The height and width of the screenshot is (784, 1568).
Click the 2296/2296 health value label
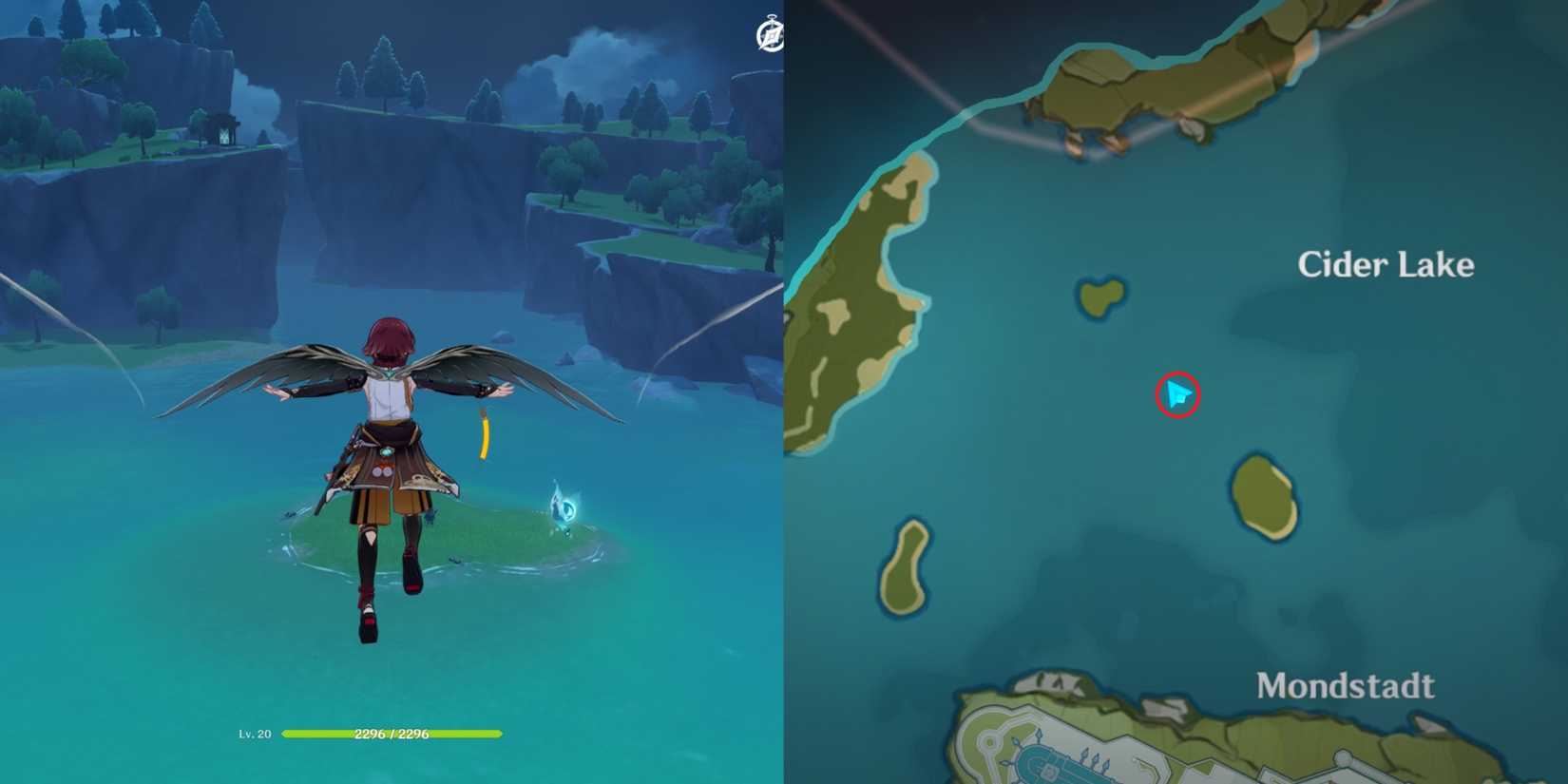[393, 734]
